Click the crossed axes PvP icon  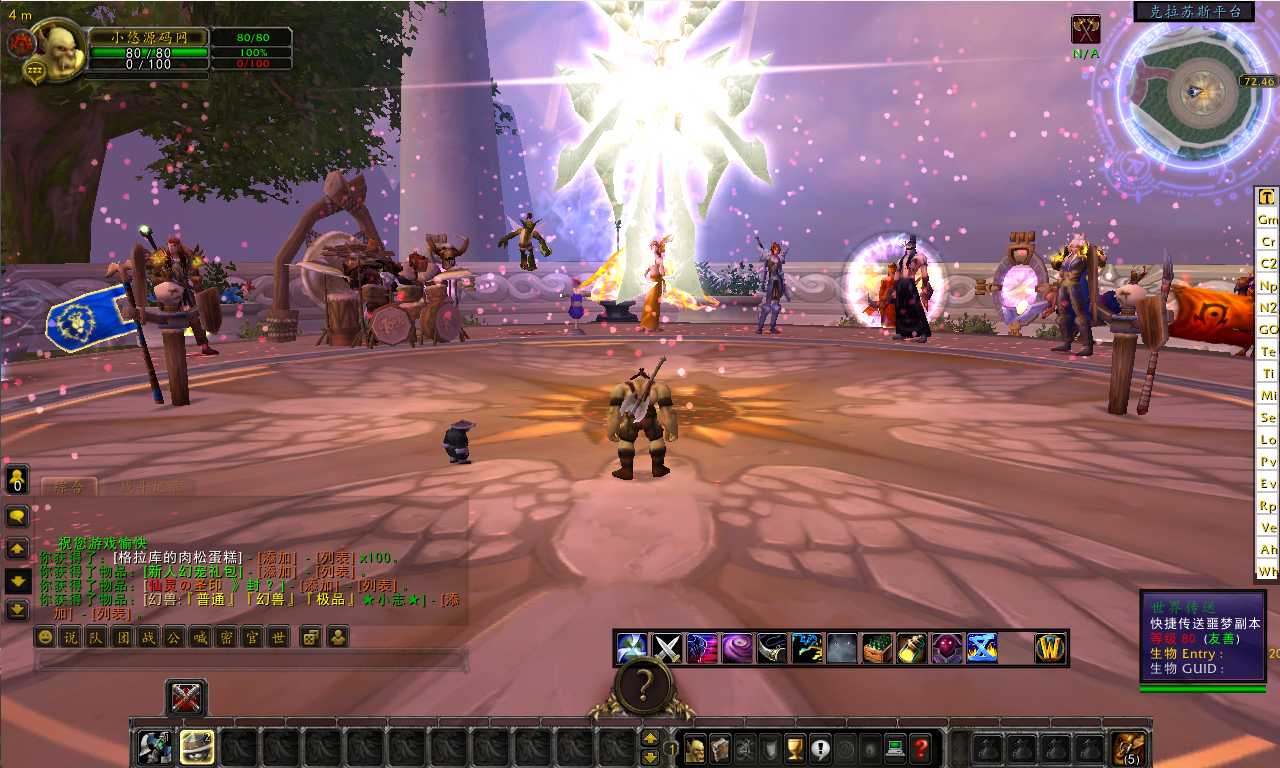pos(1085,30)
